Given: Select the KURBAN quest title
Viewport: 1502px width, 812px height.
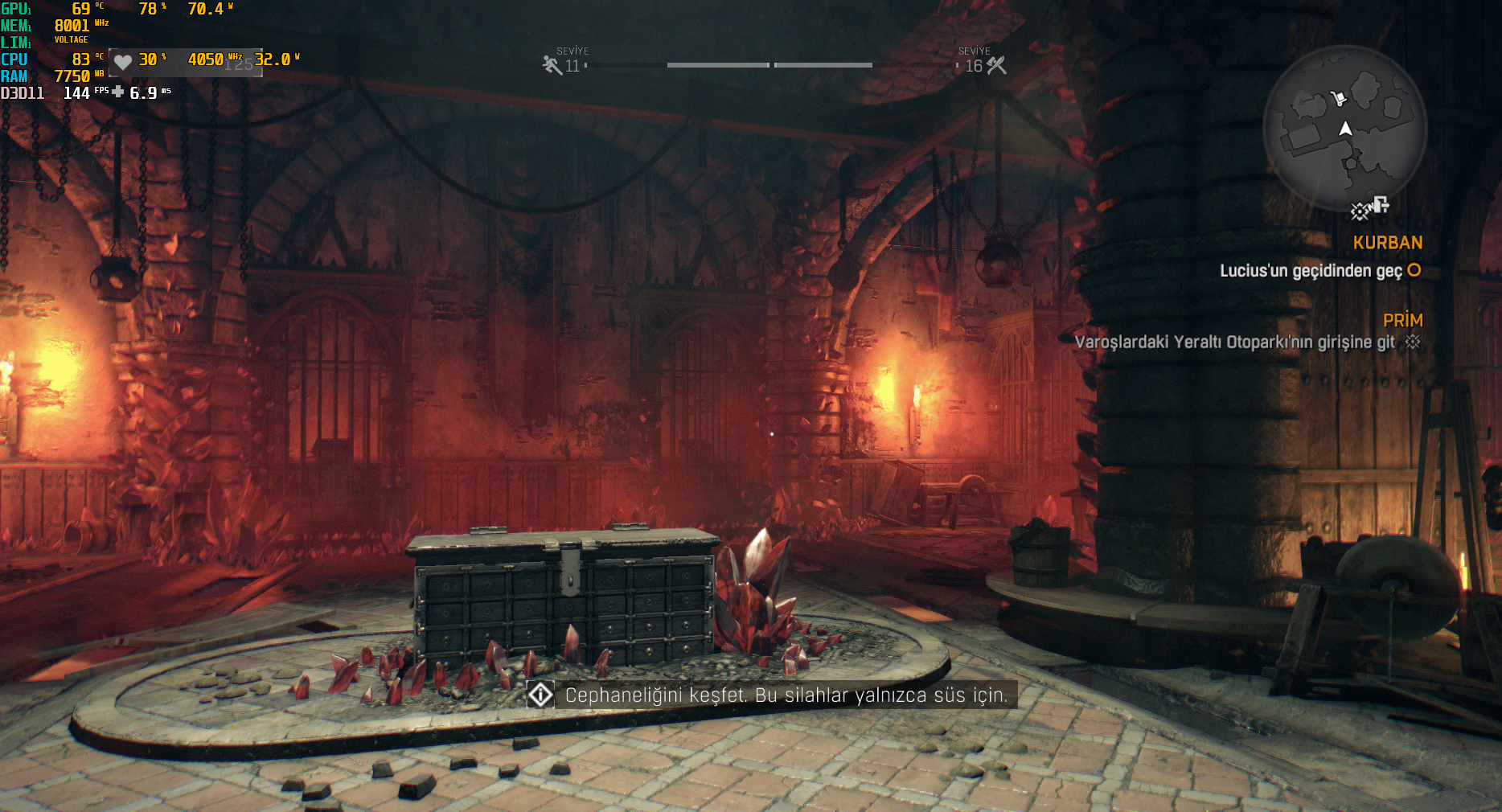Looking at the screenshot, I should (1387, 243).
